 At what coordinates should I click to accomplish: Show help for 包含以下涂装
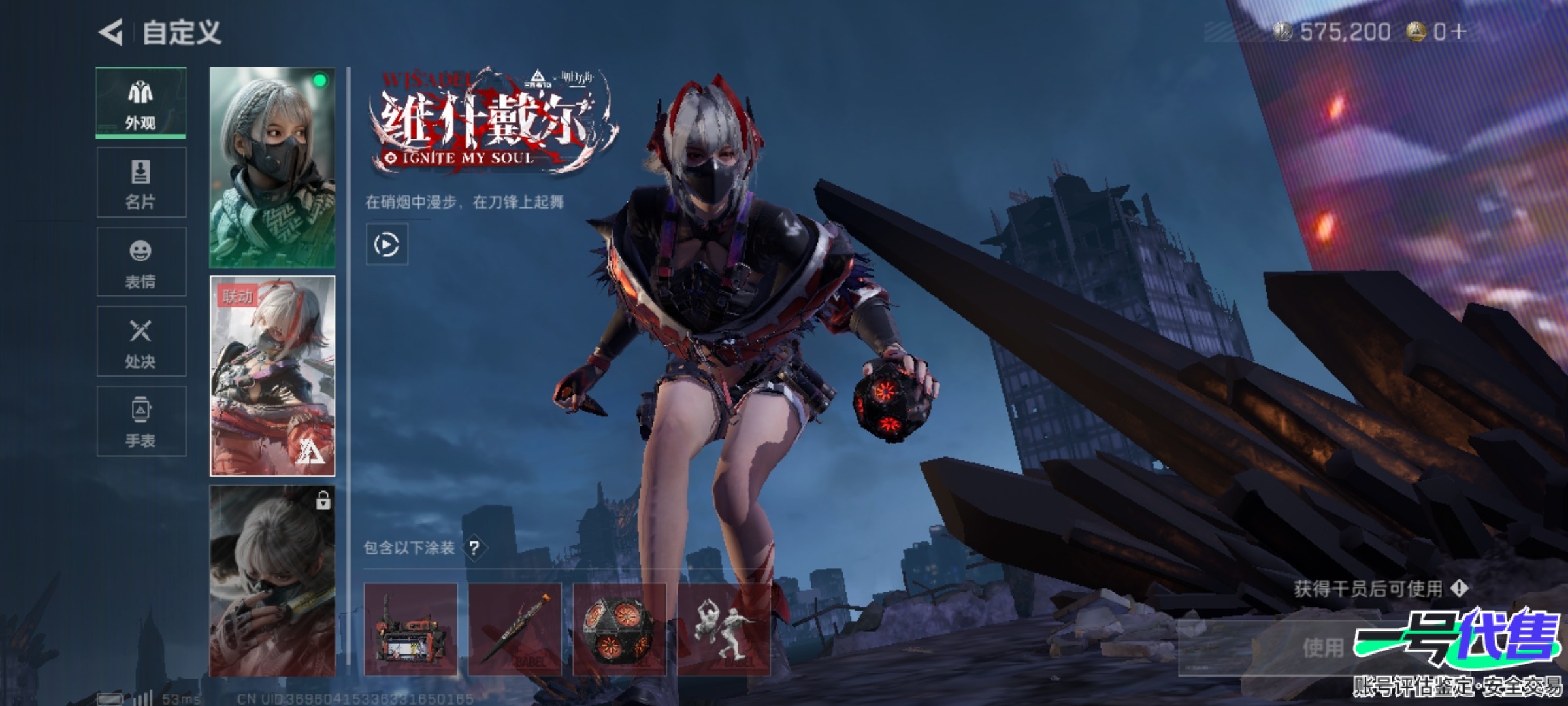coord(474,548)
